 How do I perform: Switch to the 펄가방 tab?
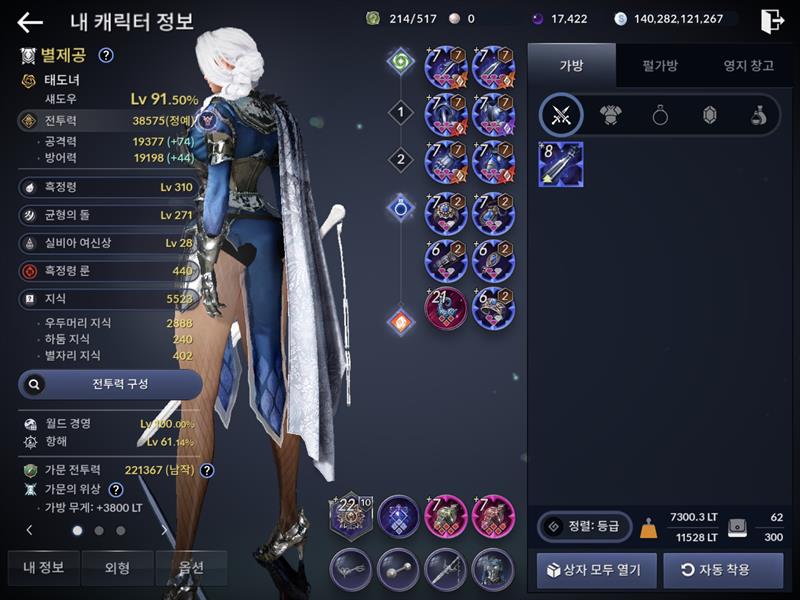660,66
